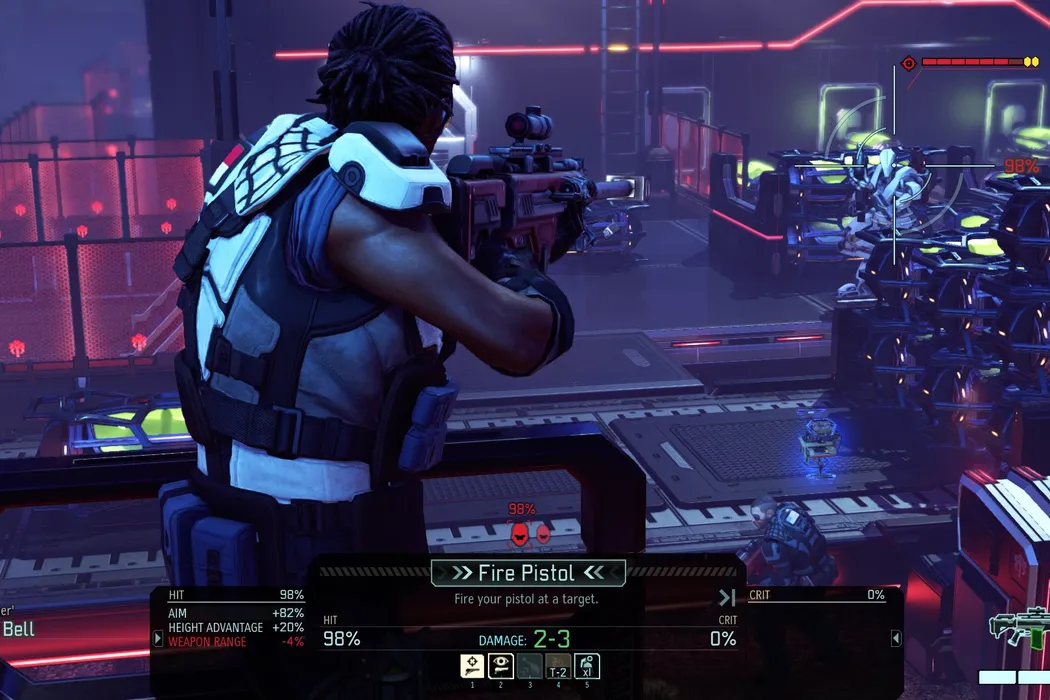Click the green rifle weapon icon

tap(1017, 627)
